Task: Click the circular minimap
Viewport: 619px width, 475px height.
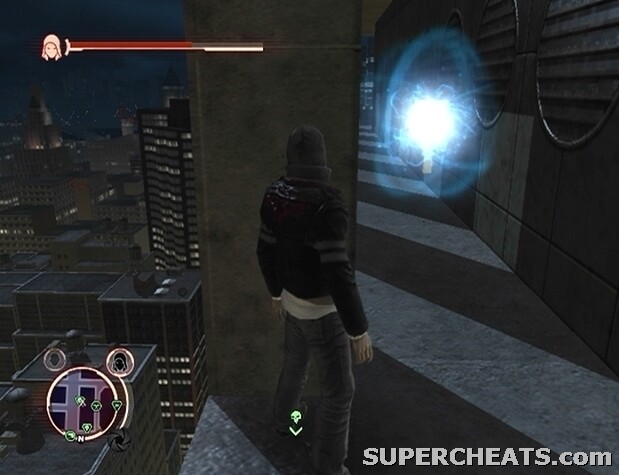Action: pos(86,404)
